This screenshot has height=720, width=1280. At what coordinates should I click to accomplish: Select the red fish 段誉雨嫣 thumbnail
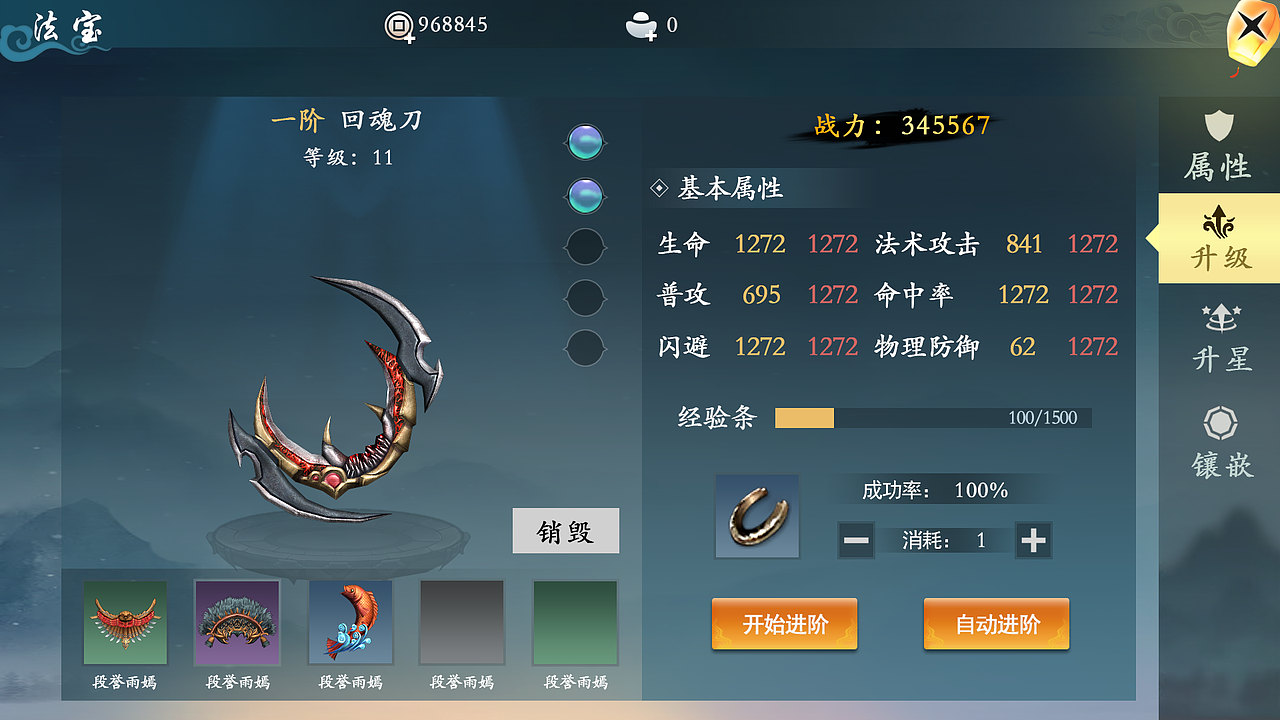pos(351,621)
